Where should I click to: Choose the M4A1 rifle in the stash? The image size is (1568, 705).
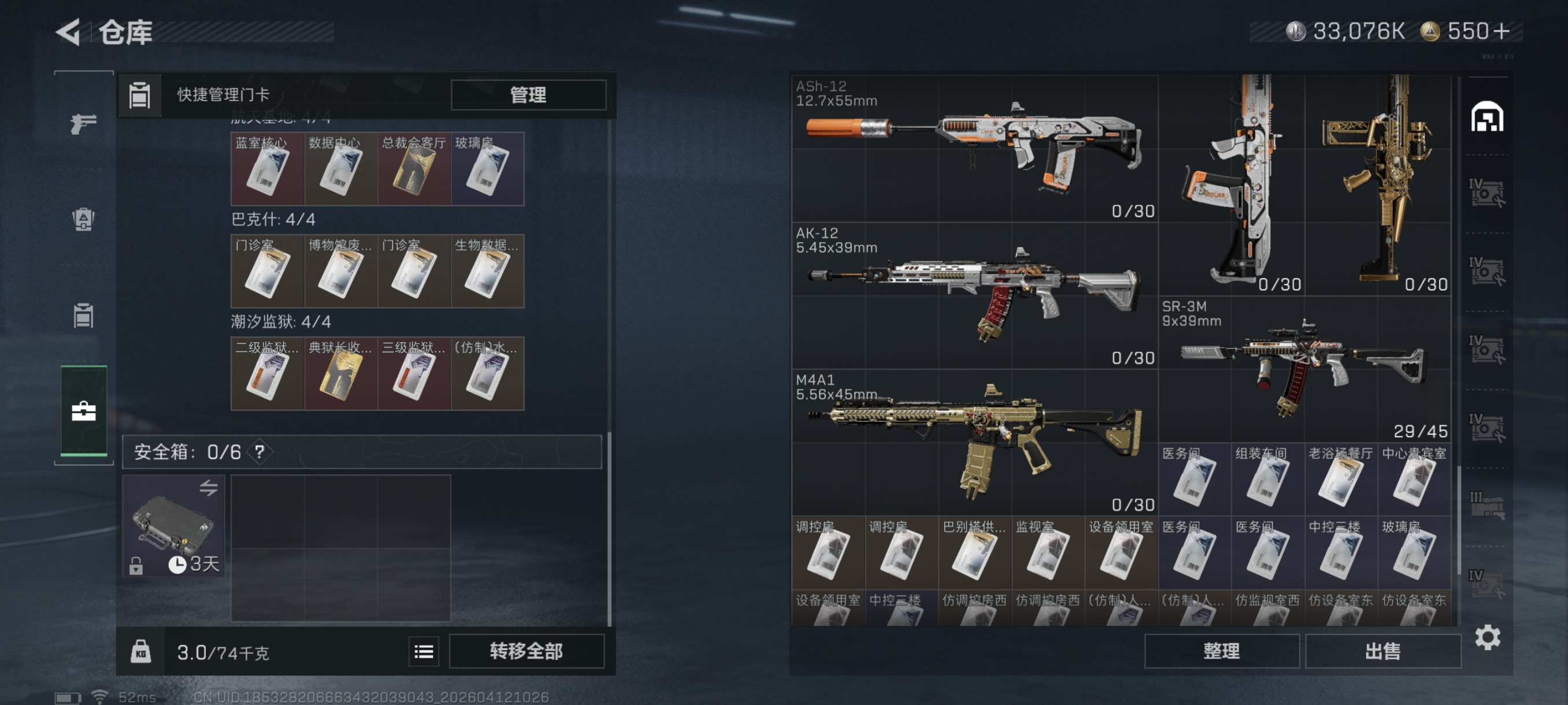click(x=974, y=442)
